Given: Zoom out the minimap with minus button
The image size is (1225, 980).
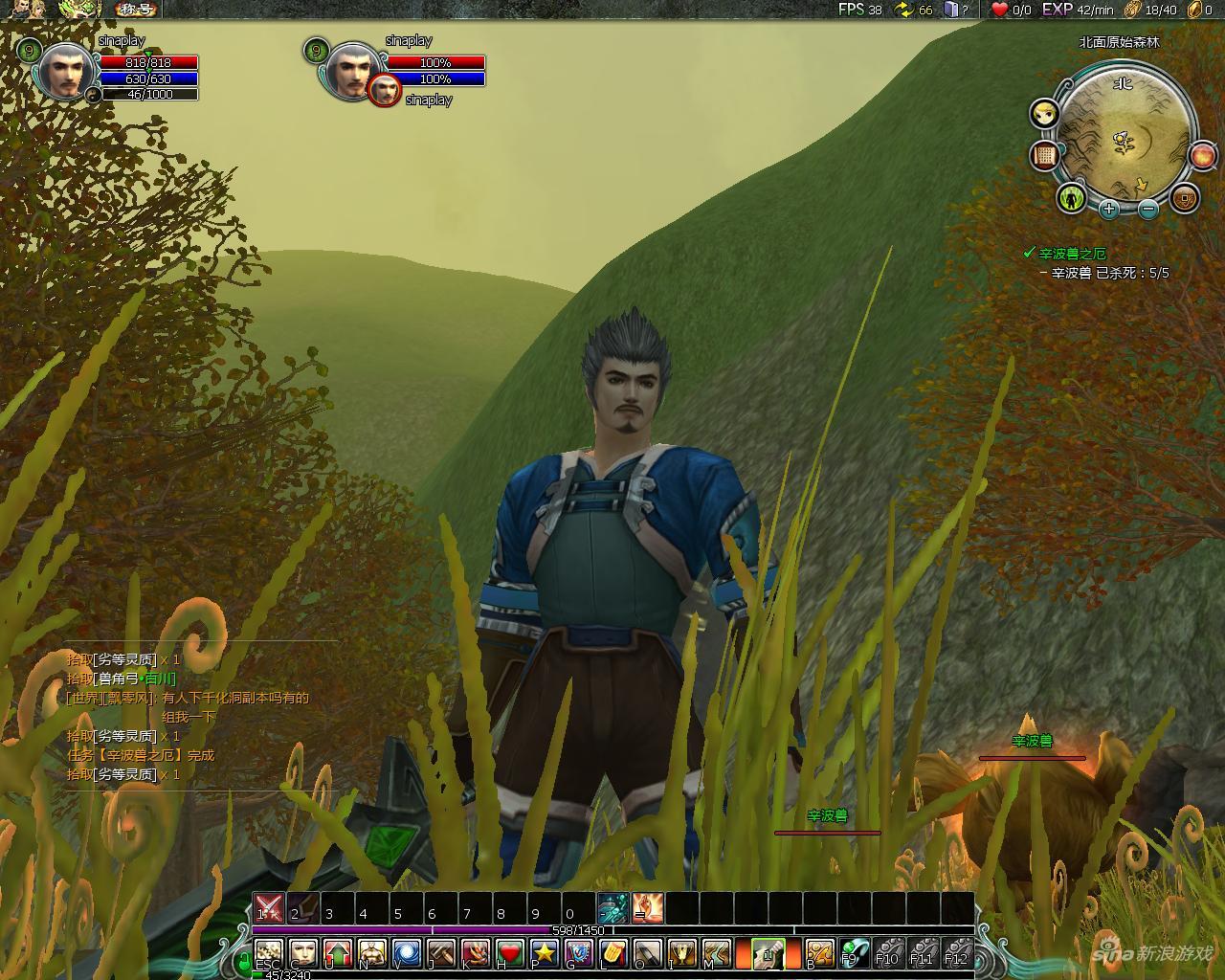Looking at the screenshot, I should click(1148, 209).
